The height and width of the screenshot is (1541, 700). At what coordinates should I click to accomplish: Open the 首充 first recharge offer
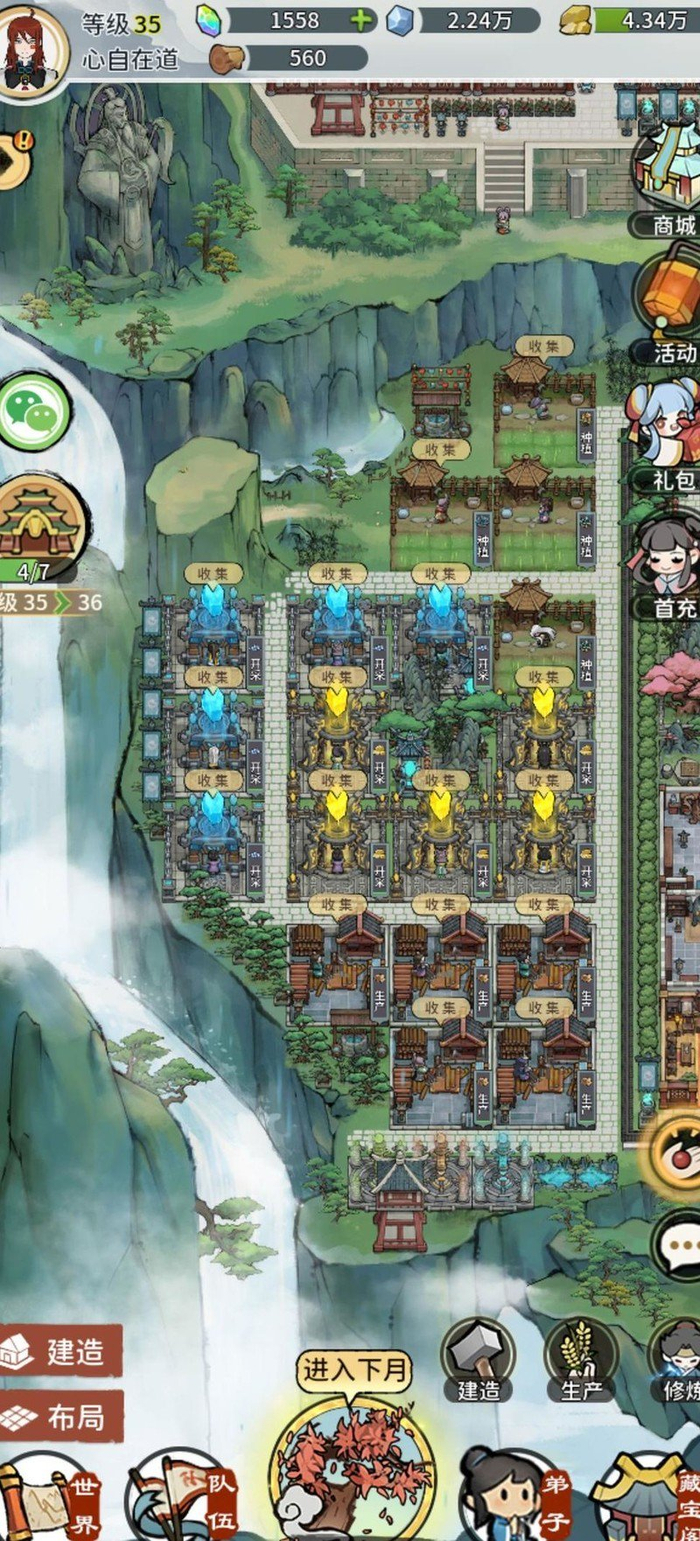click(668, 560)
